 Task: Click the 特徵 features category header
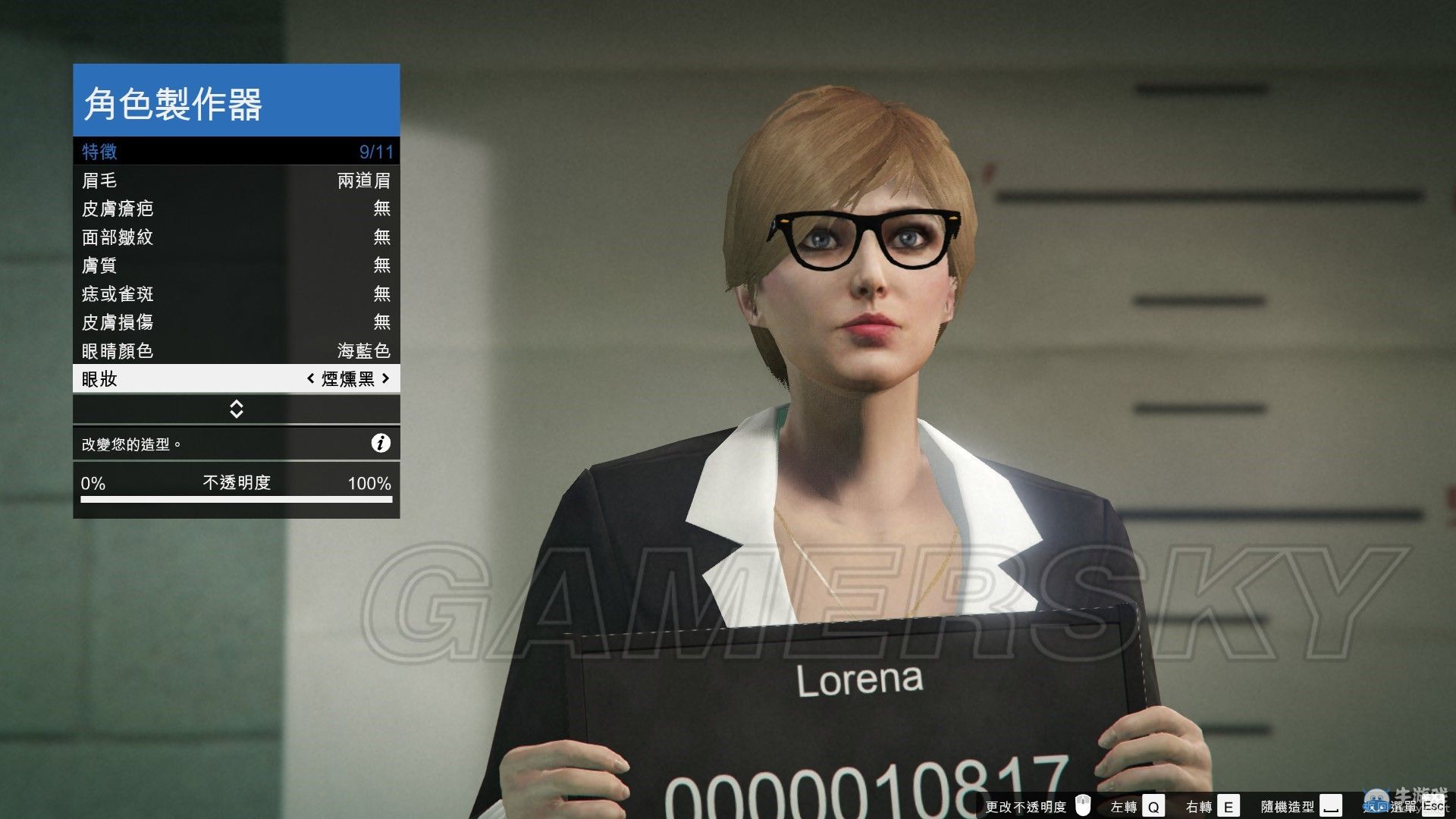point(236,152)
